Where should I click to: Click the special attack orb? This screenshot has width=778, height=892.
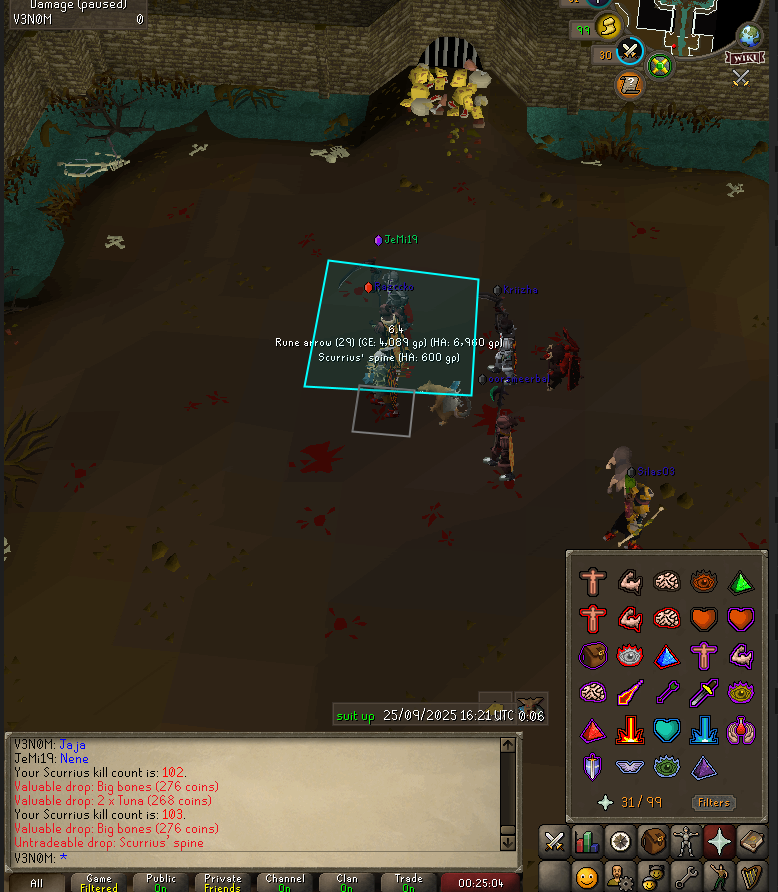630,52
